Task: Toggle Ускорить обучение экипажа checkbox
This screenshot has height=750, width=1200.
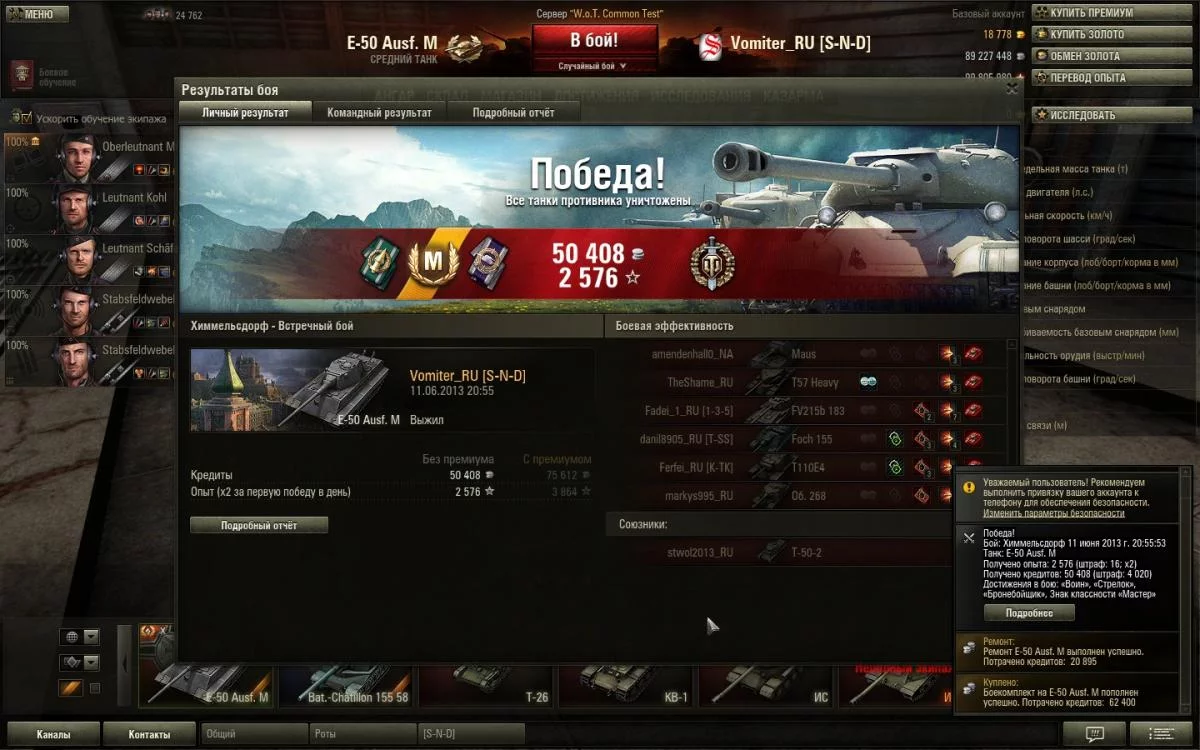Action: point(27,118)
